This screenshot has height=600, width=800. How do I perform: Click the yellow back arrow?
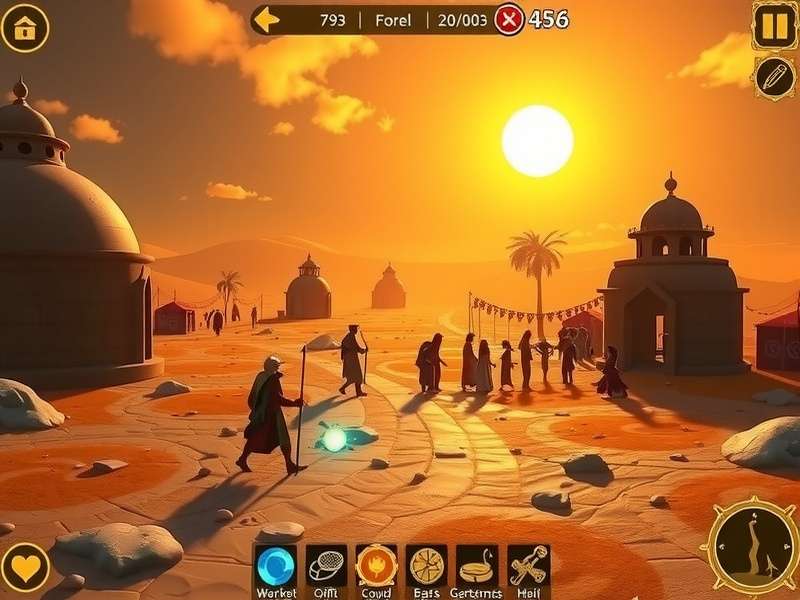pos(266,19)
